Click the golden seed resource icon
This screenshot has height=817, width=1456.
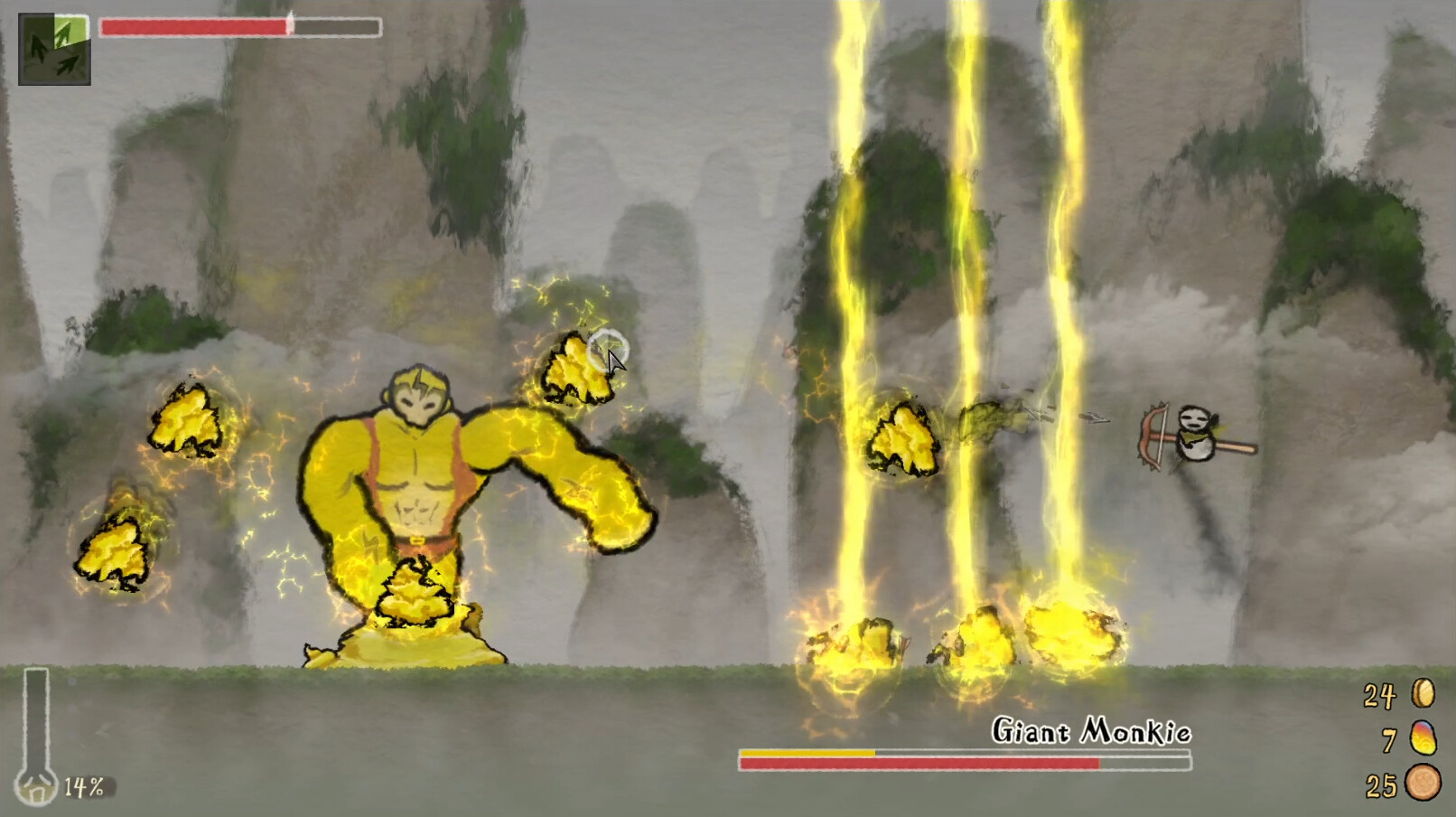[x=1422, y=694]
